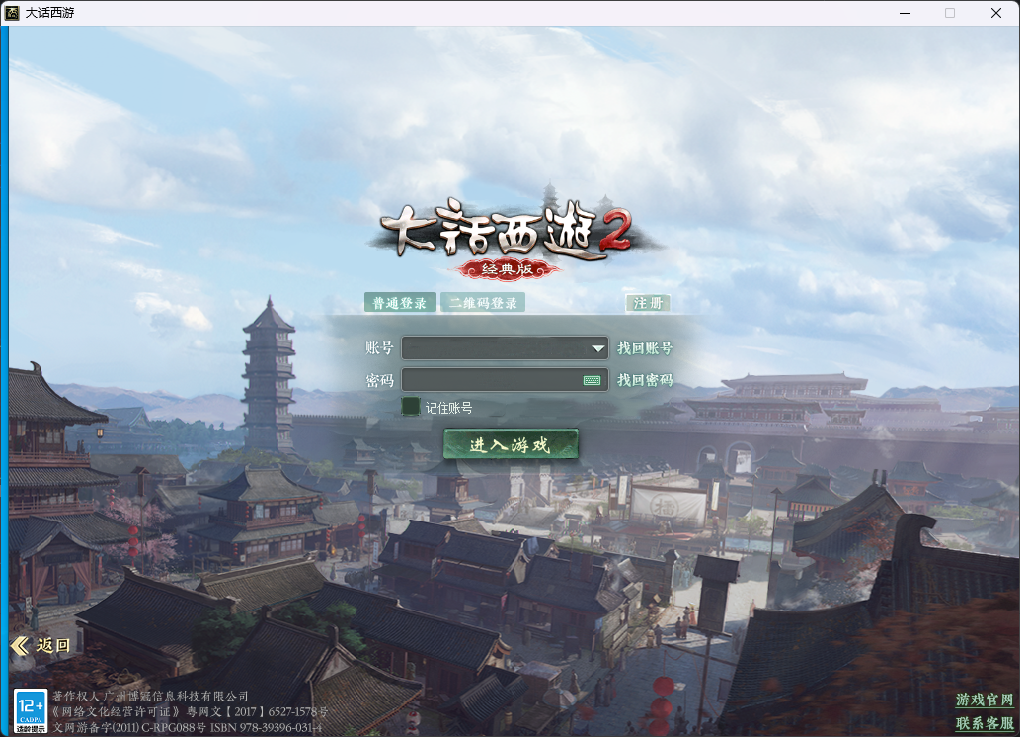Open the 找回账号 link
This screenshot has width=1020, height=737.
[x=645, y=348]
